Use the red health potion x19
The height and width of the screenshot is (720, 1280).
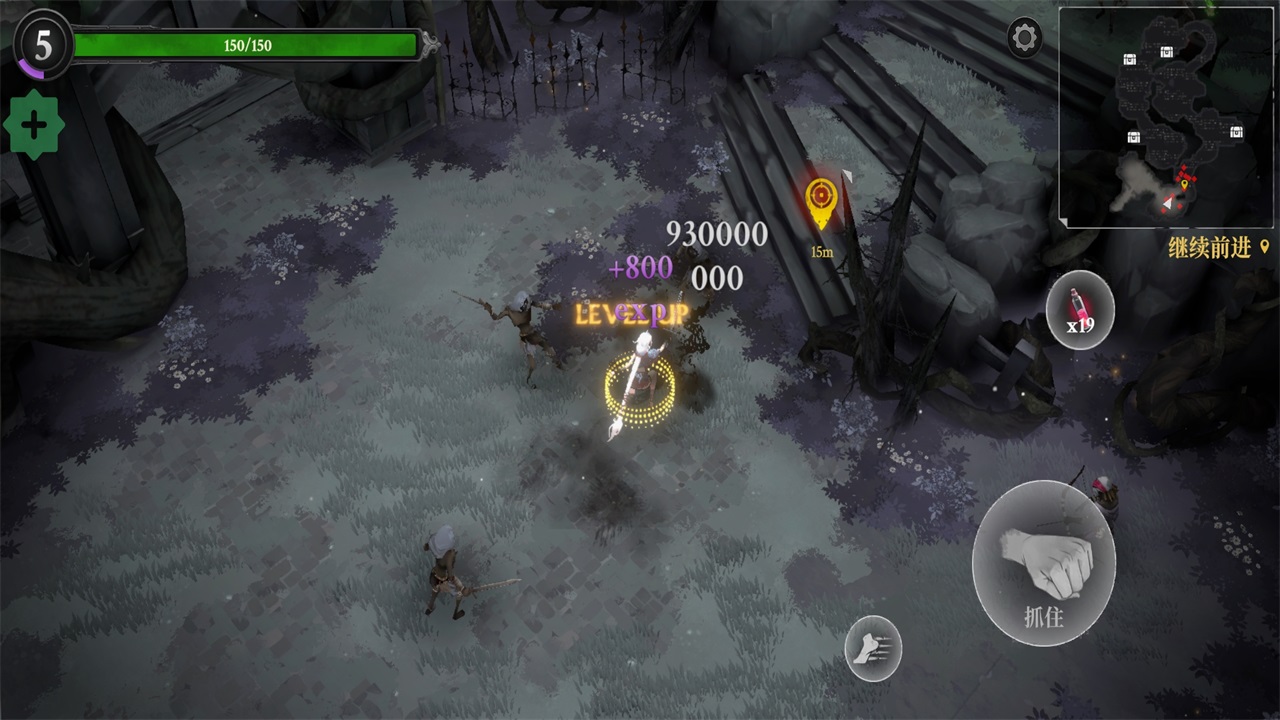click(x=1080, y=310)
